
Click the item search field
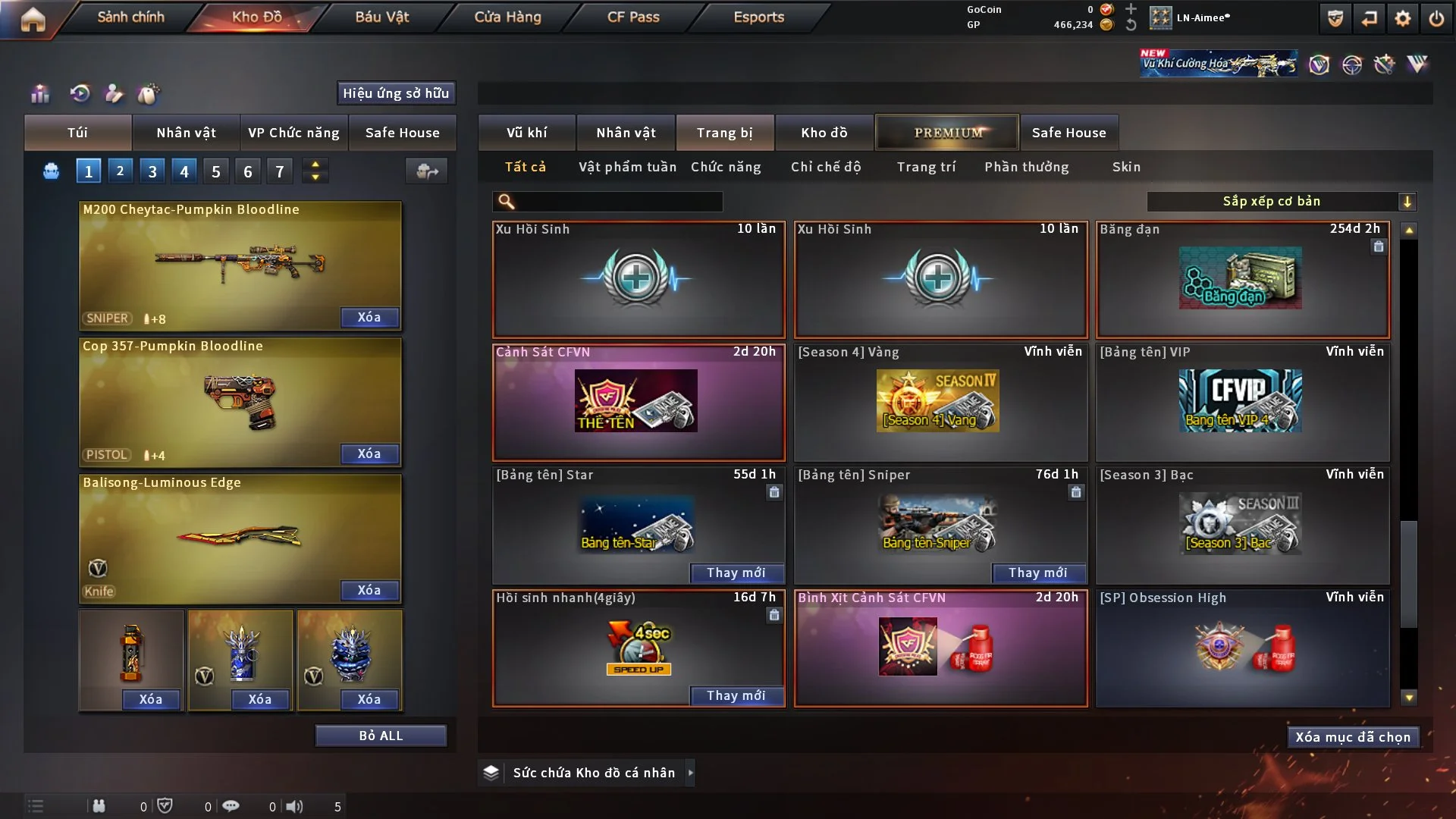618,201
